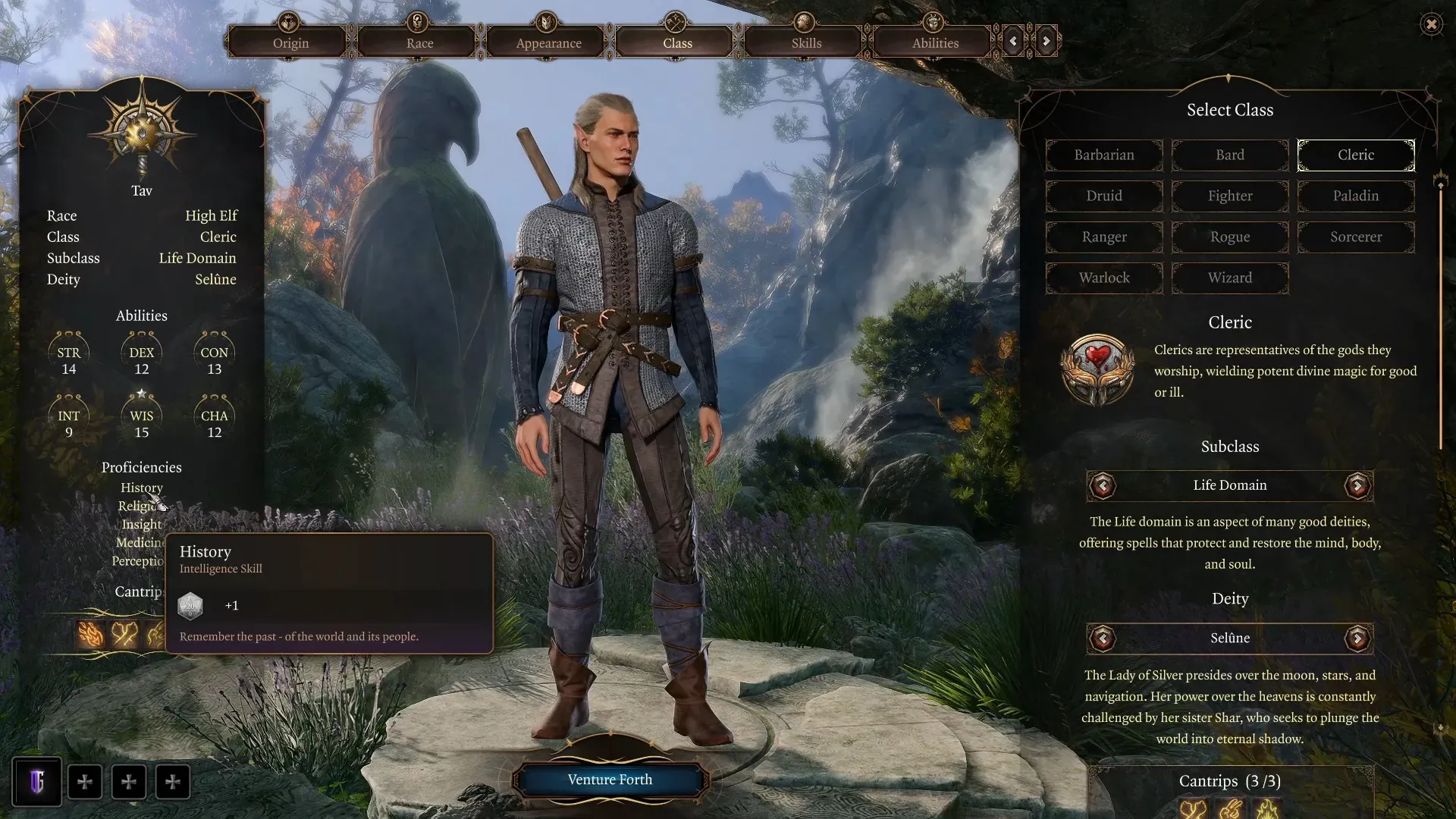Close the character creation screen
Image resolution: width=1456 pixels, height=819 pixels.
pyautogui.click(x=1431, y=24)
